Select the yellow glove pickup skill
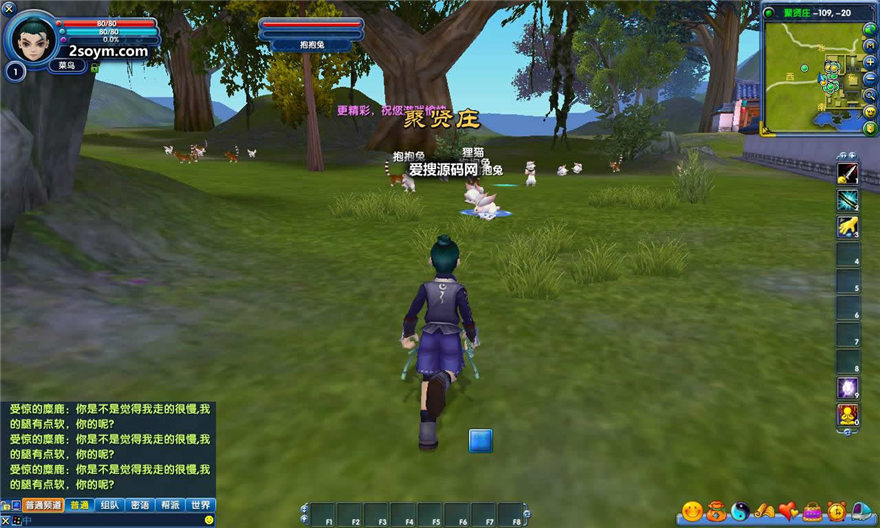The image size is (880, 528). 848,227
